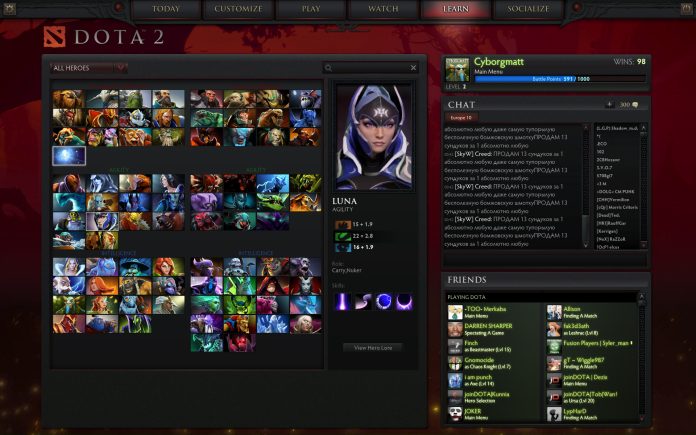Open the All Heroes filter dropdown
The height and width of the screenshot is (435, 696).
click(x=90, y=68)
